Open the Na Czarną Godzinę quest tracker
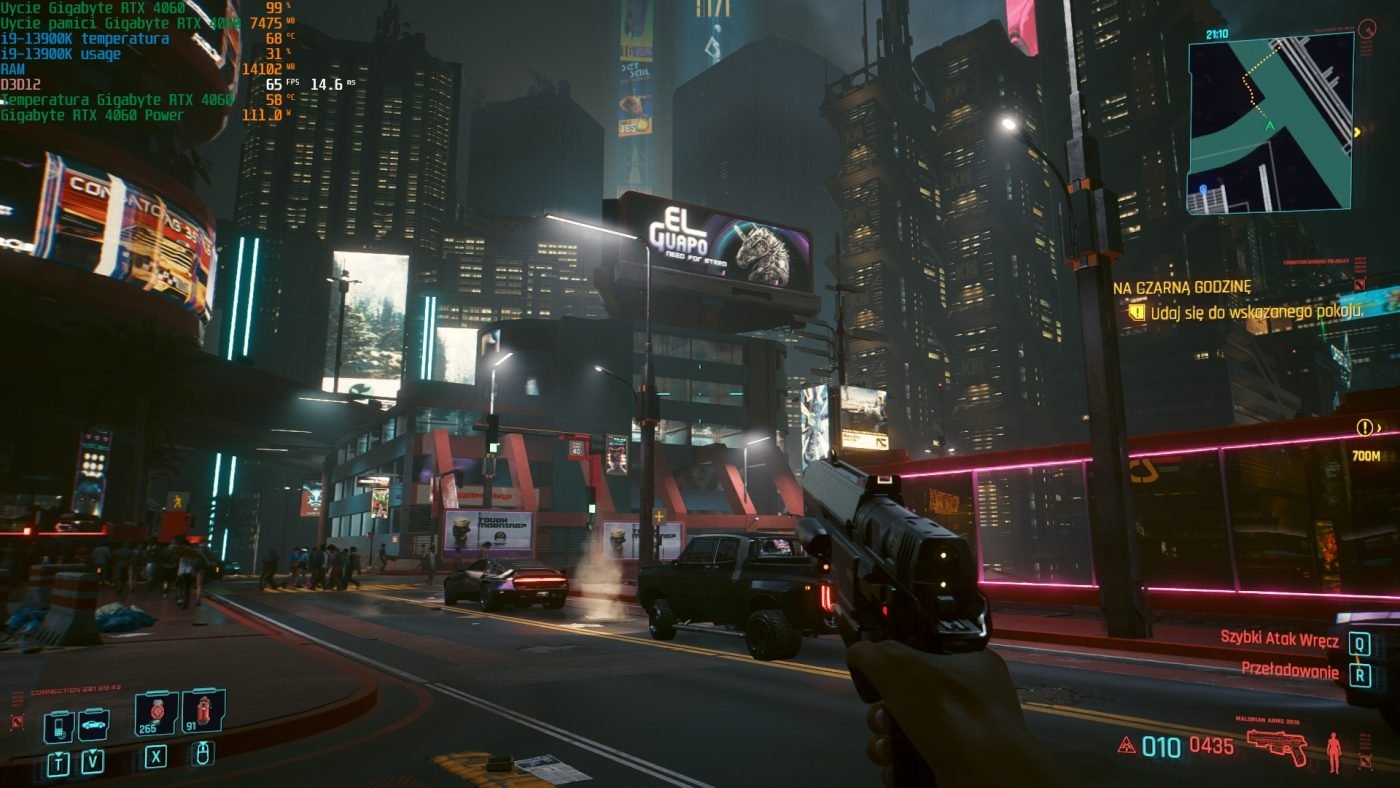1400x788 pixels. point(1182,287)
